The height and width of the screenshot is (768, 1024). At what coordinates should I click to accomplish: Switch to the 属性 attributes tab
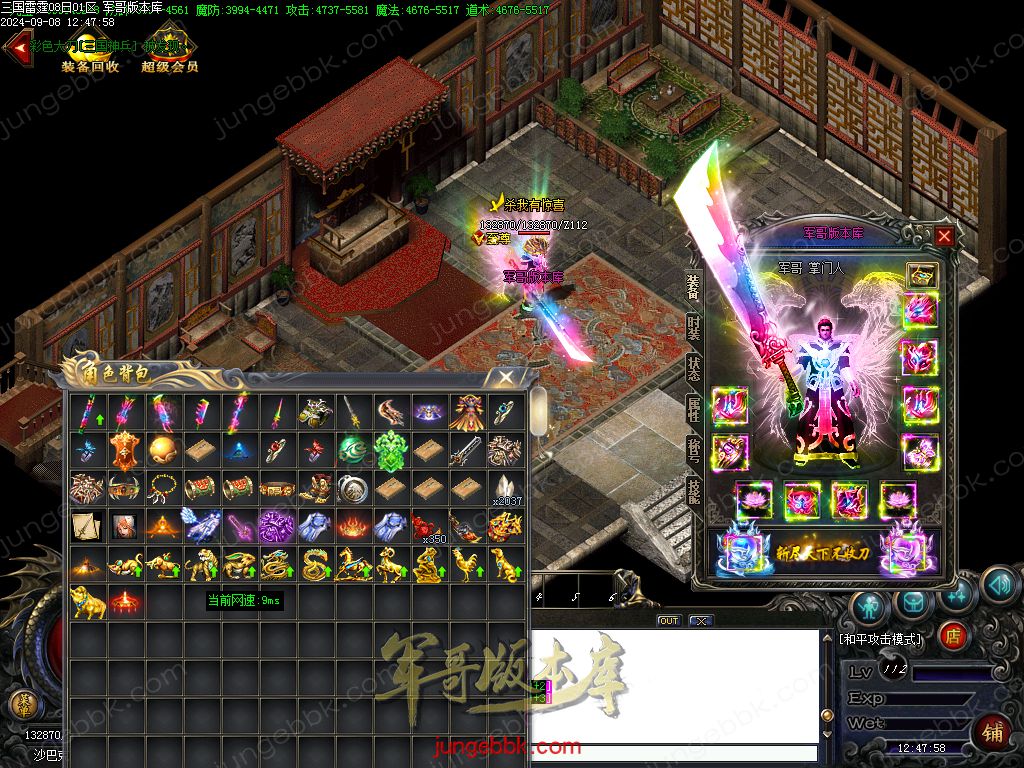click(693, 409)
